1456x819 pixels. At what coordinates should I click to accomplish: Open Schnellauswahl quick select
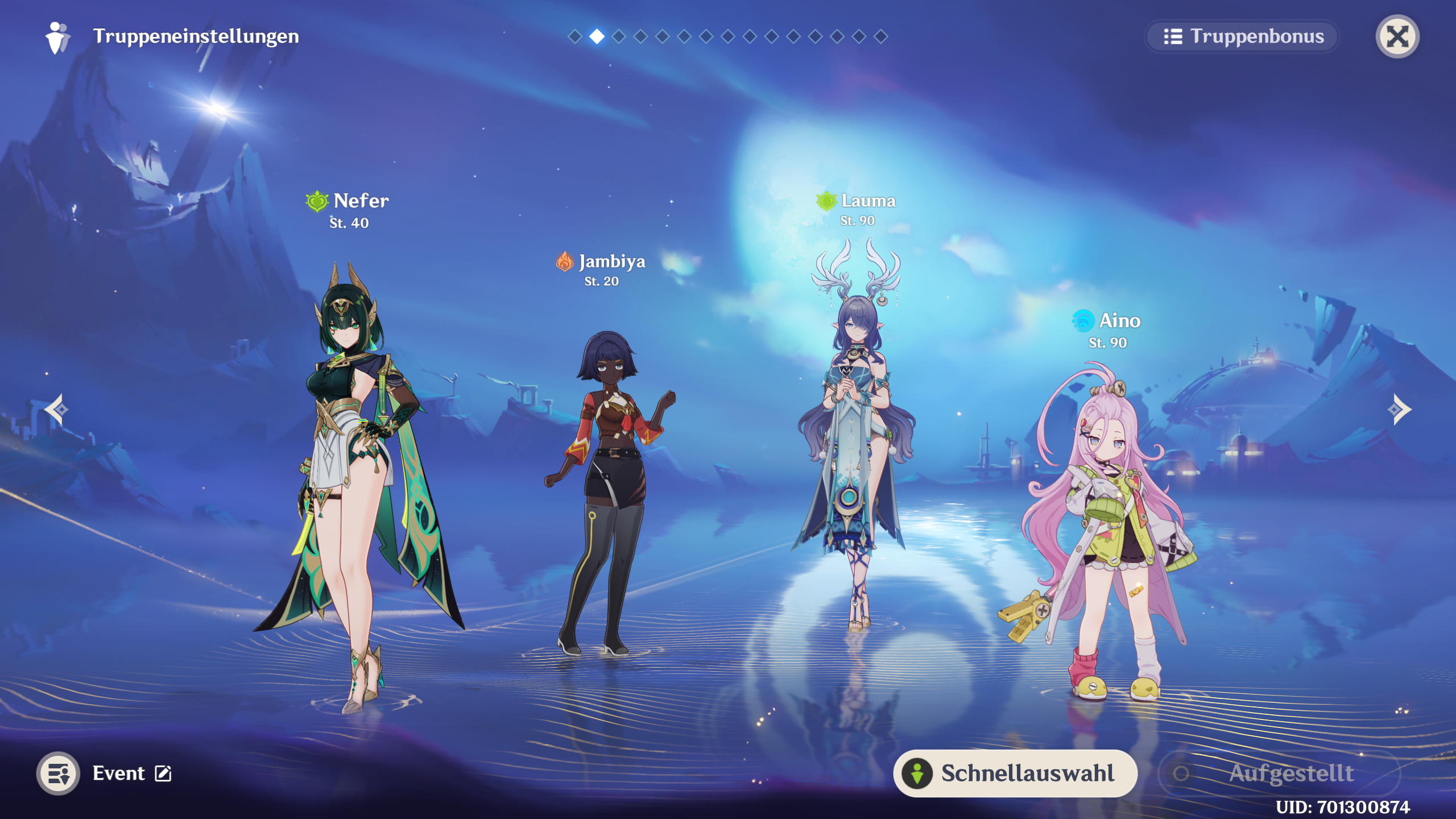[1015, 773]
